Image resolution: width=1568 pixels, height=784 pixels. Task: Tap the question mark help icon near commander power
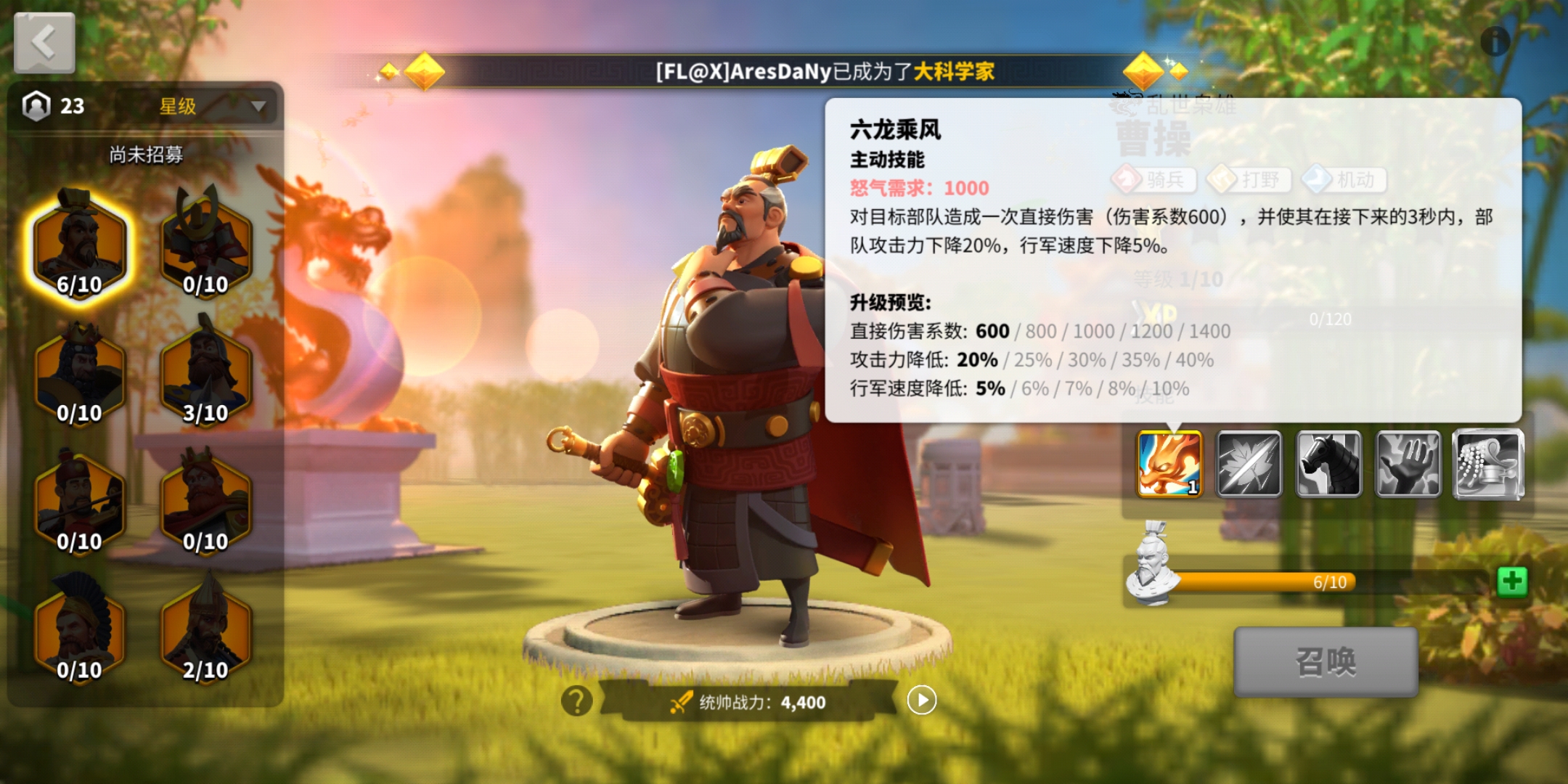(x=576, y=698)
